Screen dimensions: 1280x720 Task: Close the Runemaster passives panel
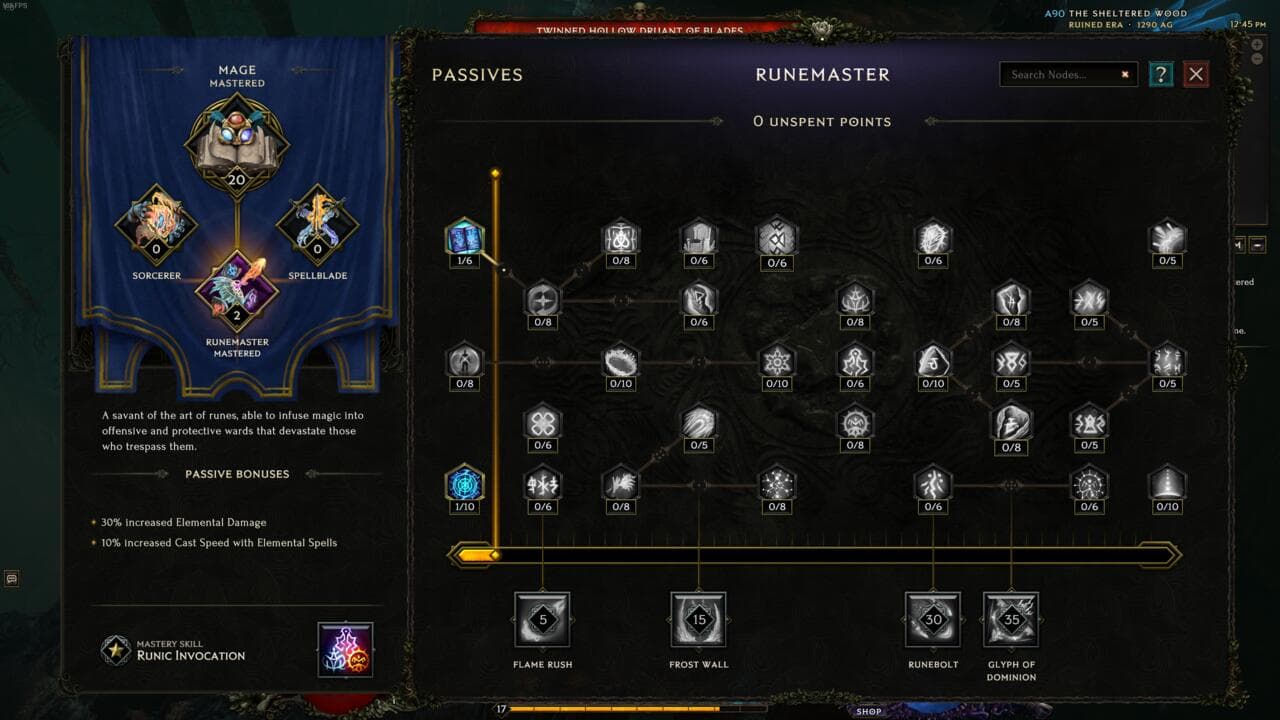[1196, 74]
